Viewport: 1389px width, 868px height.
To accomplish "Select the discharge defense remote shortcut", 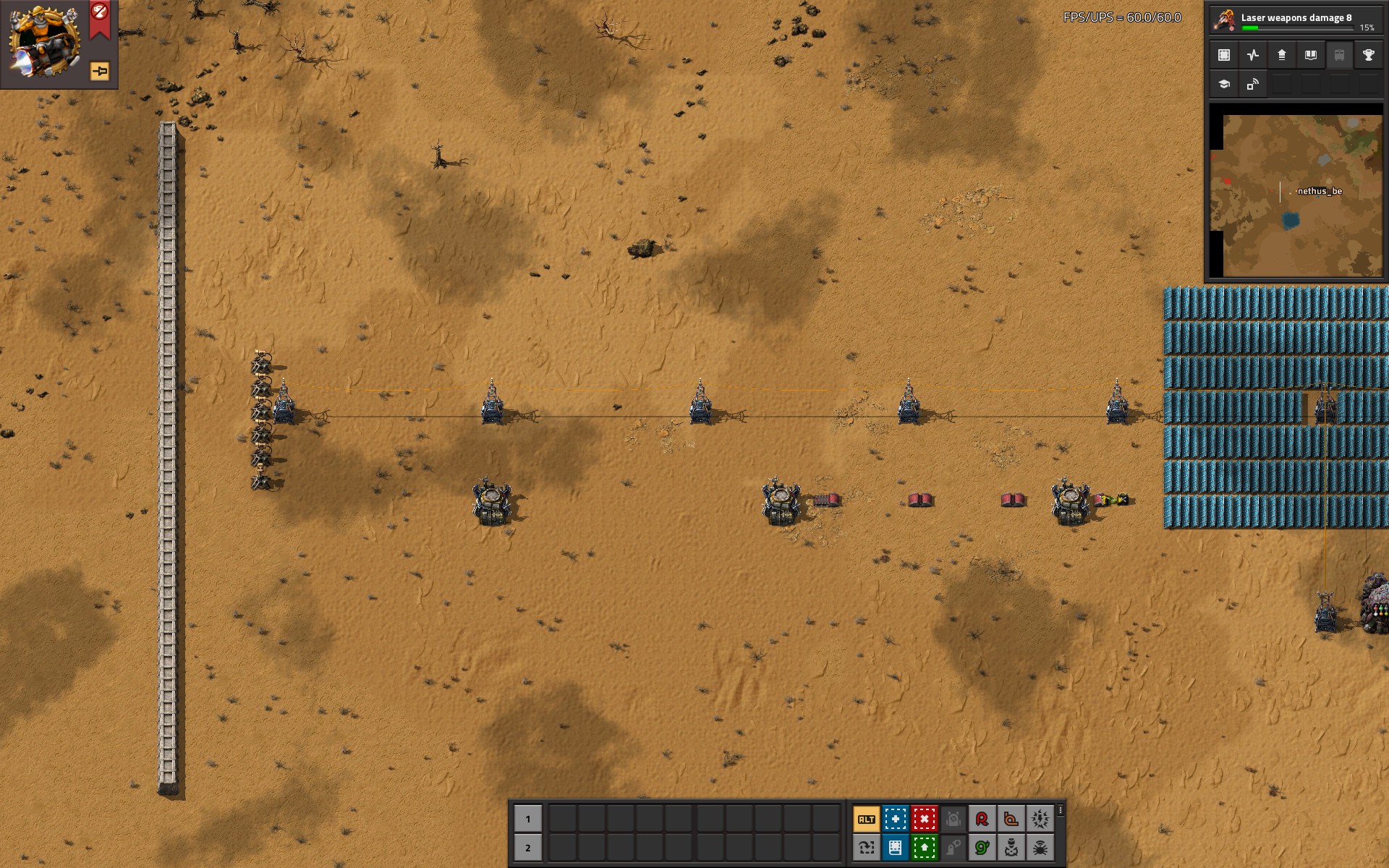I will pyautogui.click(x=1040, y=820).
